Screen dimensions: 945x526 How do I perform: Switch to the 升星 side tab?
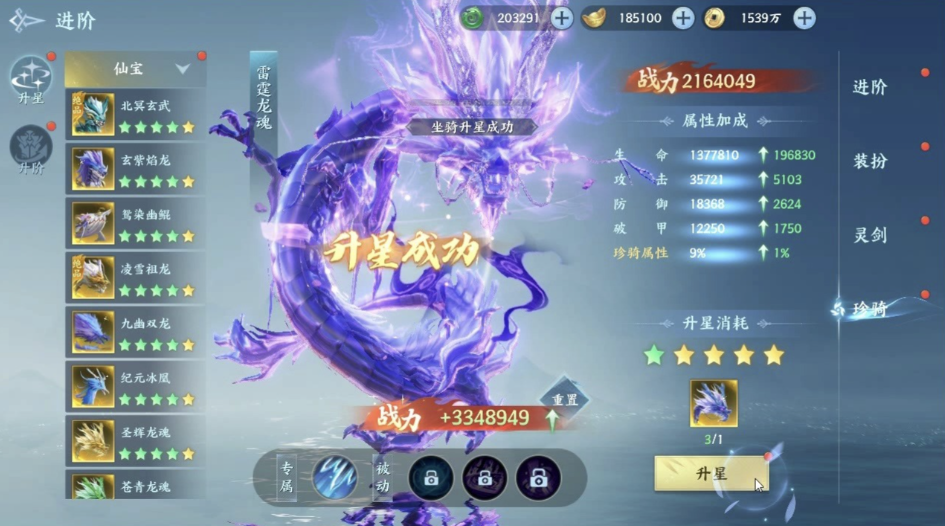click(30, 80)
